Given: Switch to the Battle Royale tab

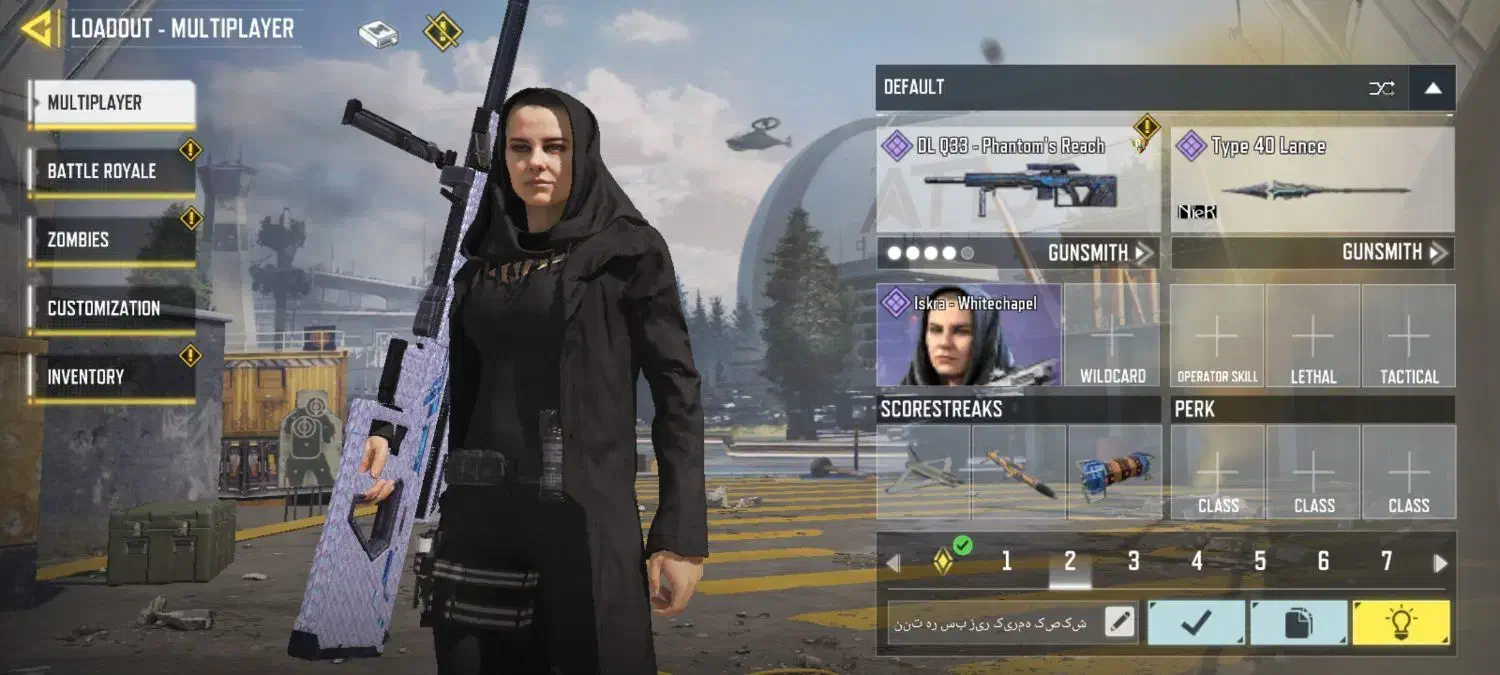Looking at the screenshot, I should coord(110,171).
